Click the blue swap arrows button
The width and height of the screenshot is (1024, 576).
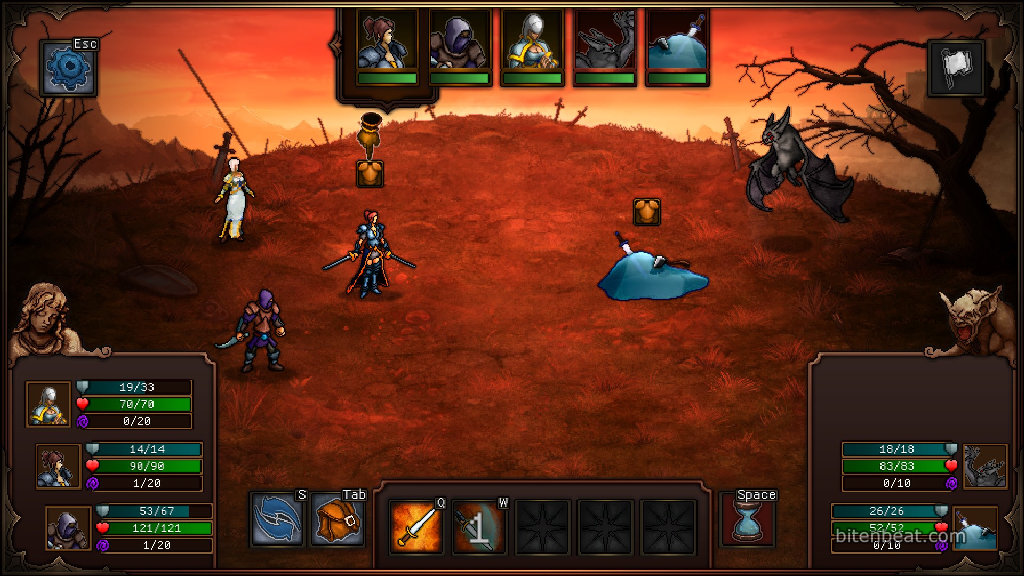(276, 520)
